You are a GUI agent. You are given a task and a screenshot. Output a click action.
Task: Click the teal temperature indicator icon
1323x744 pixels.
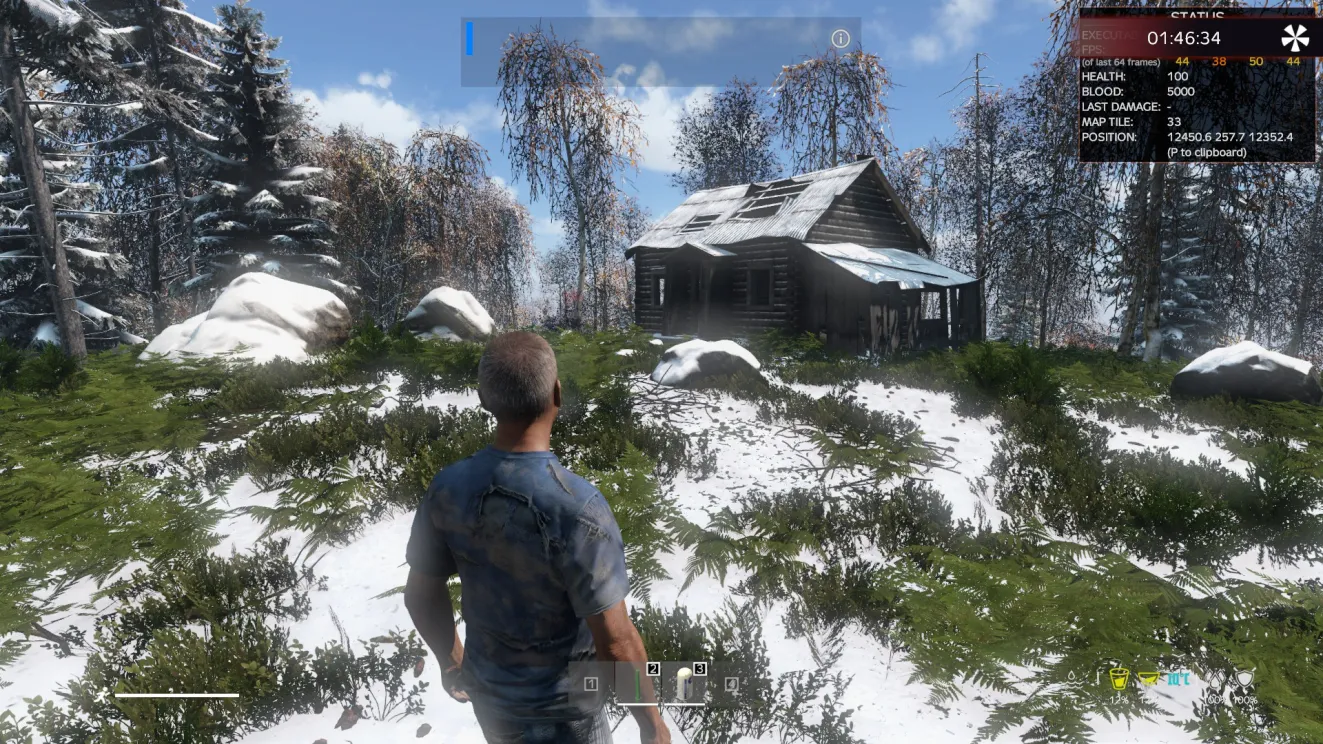pyautogui.click(x=1180, y=680)
